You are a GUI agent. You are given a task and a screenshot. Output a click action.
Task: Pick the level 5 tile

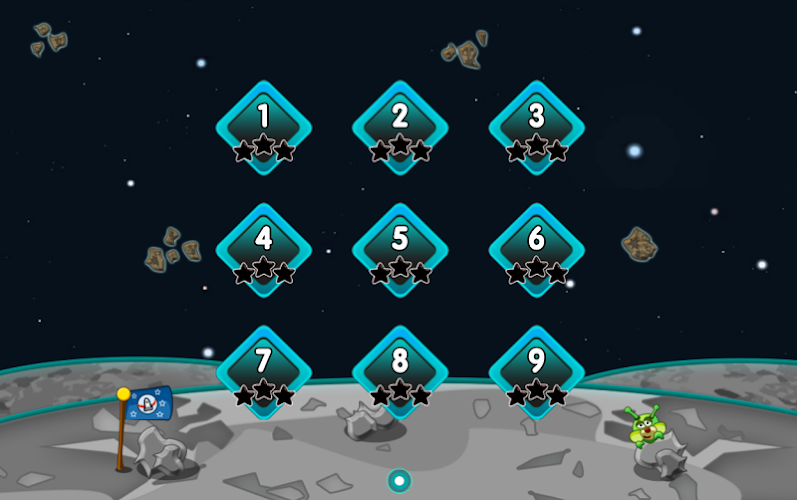[400, 250]
